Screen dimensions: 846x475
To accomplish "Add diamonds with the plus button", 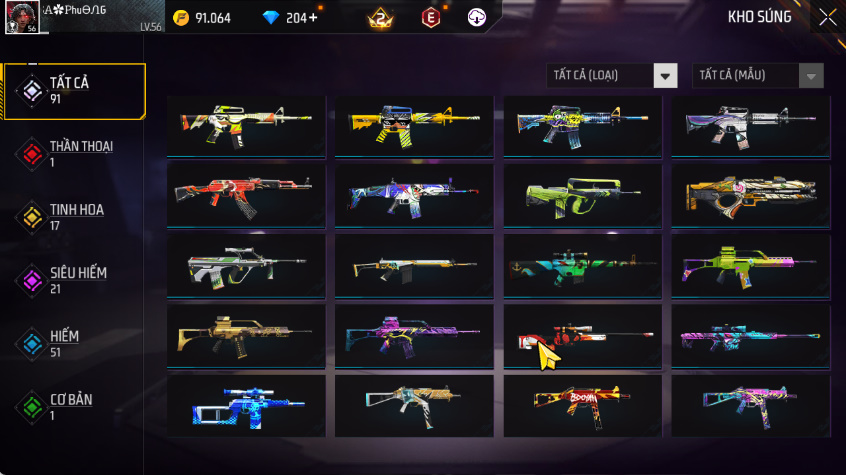I will pyautogui.click(x=315, y=18).
